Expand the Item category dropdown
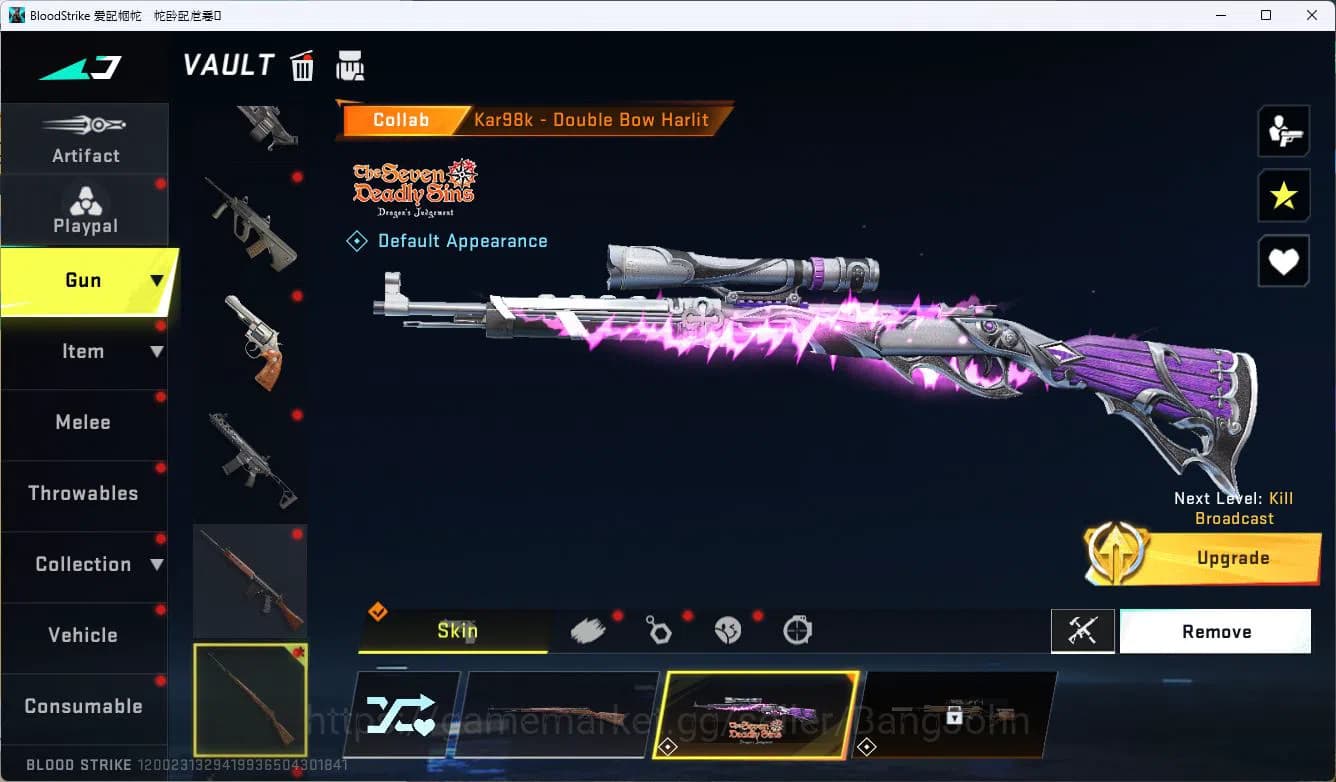 (158, 352)
